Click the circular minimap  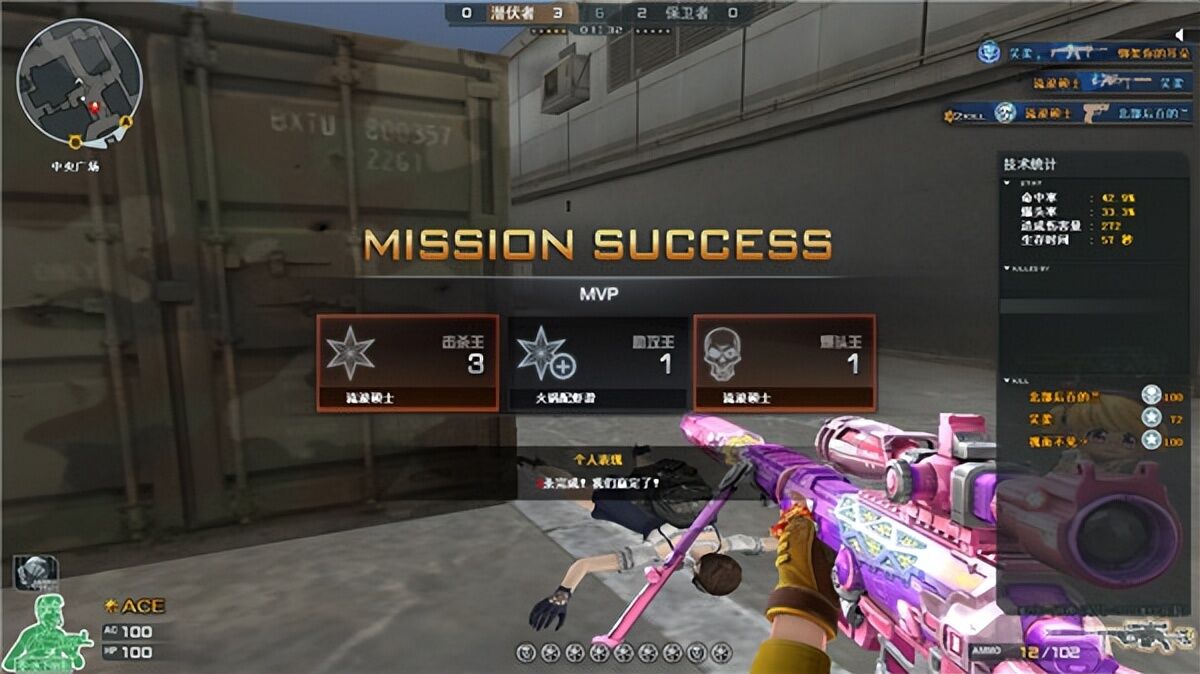pyautogui.click(x=80, y=81)
